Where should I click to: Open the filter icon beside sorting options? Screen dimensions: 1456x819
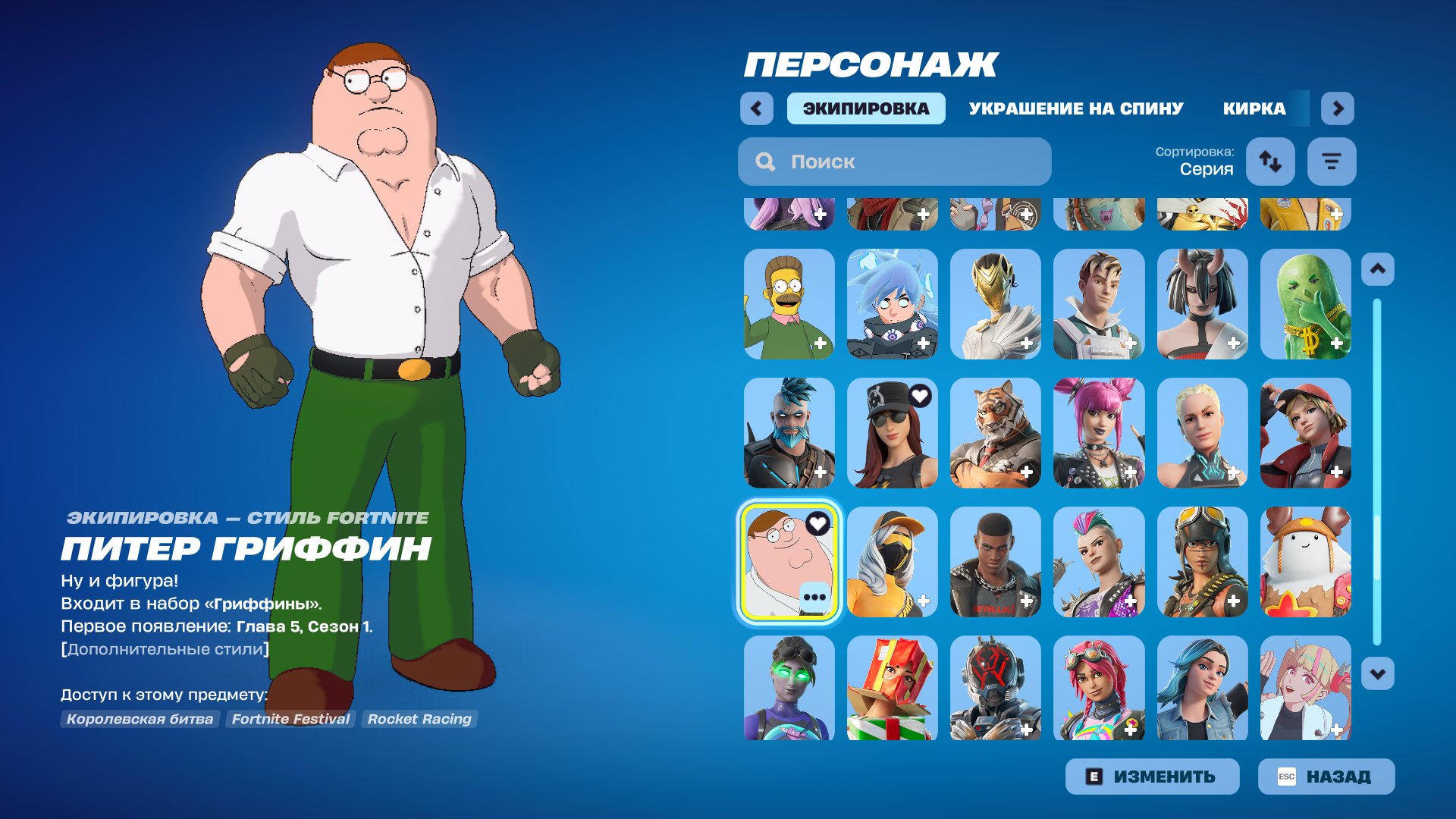click(1332, 162)
